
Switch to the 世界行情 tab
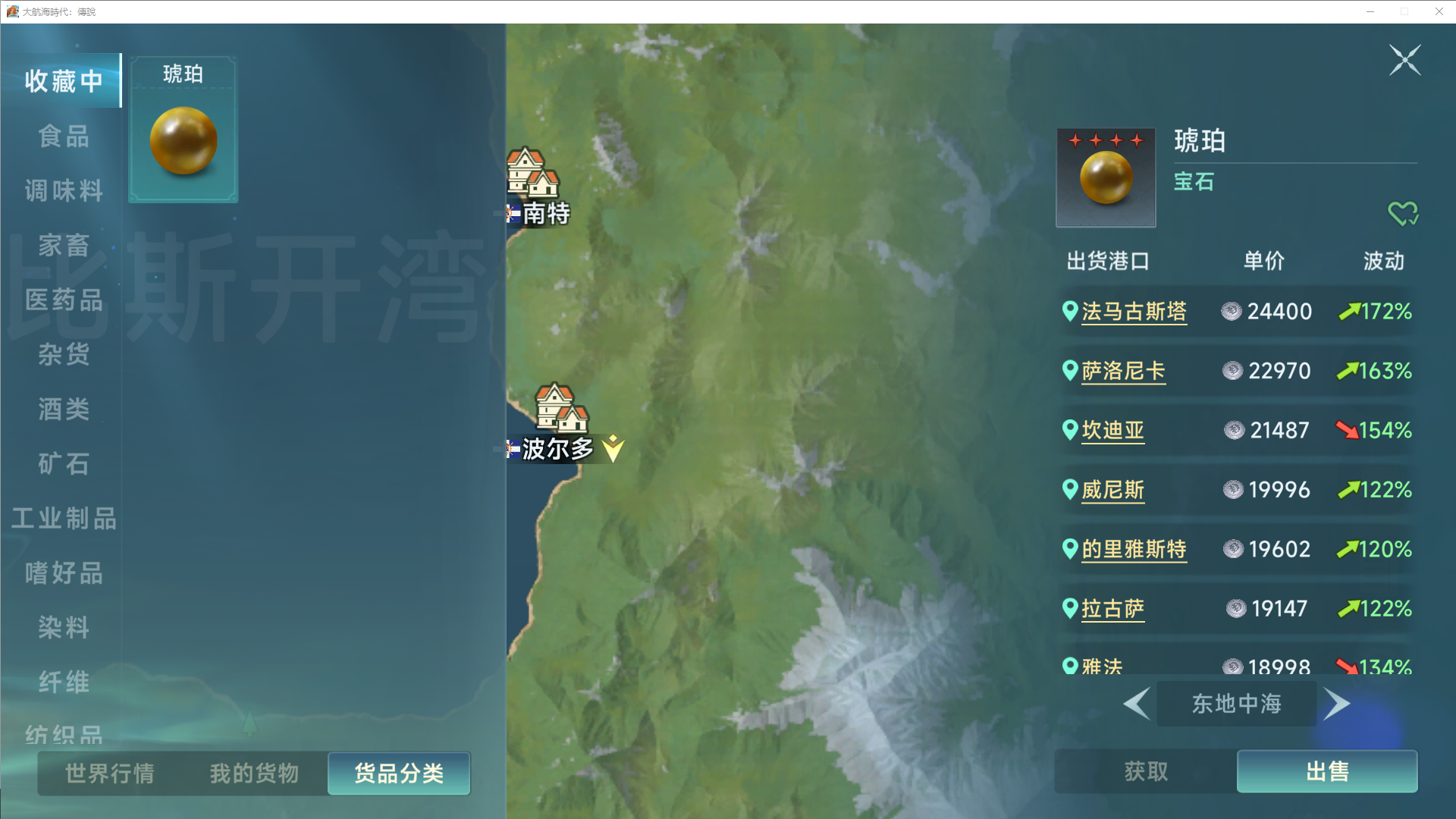(x=108, y=773)
